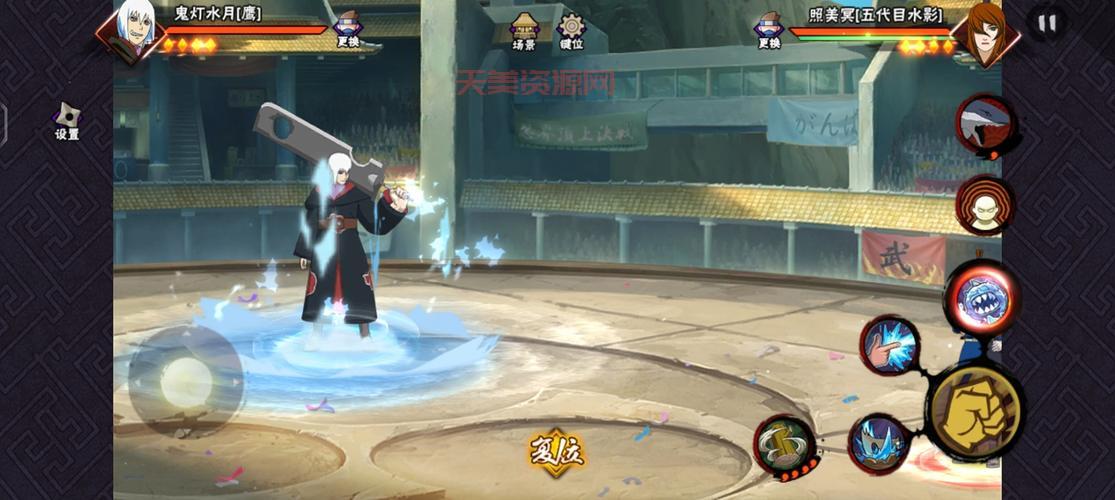1115x500 pixels.
Task: Activate the spiral mask summon icon
Action: pos(984,205)
